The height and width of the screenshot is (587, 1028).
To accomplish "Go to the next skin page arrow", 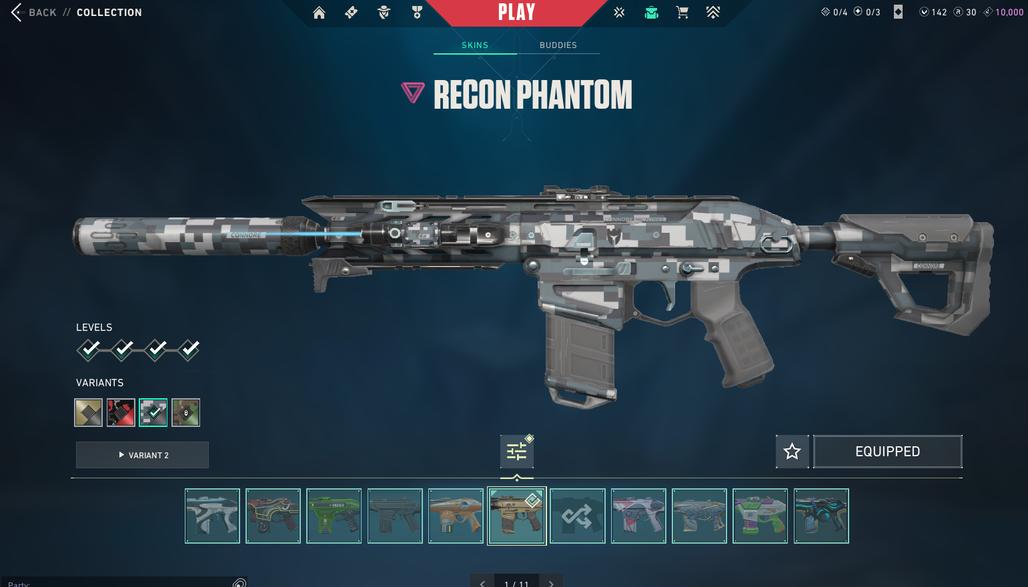I will 551,583.
